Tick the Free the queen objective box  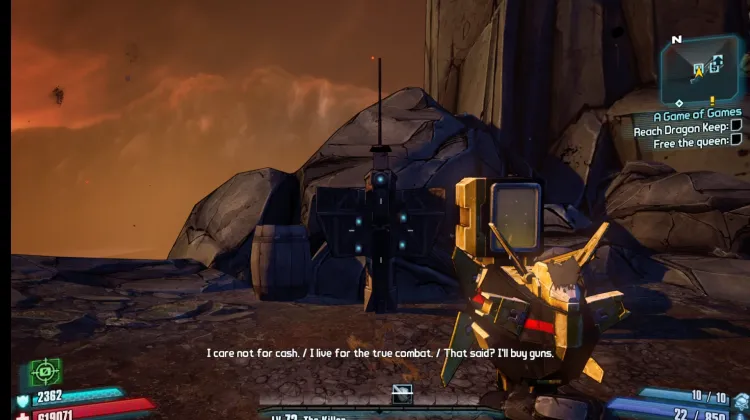pos(736,142)
